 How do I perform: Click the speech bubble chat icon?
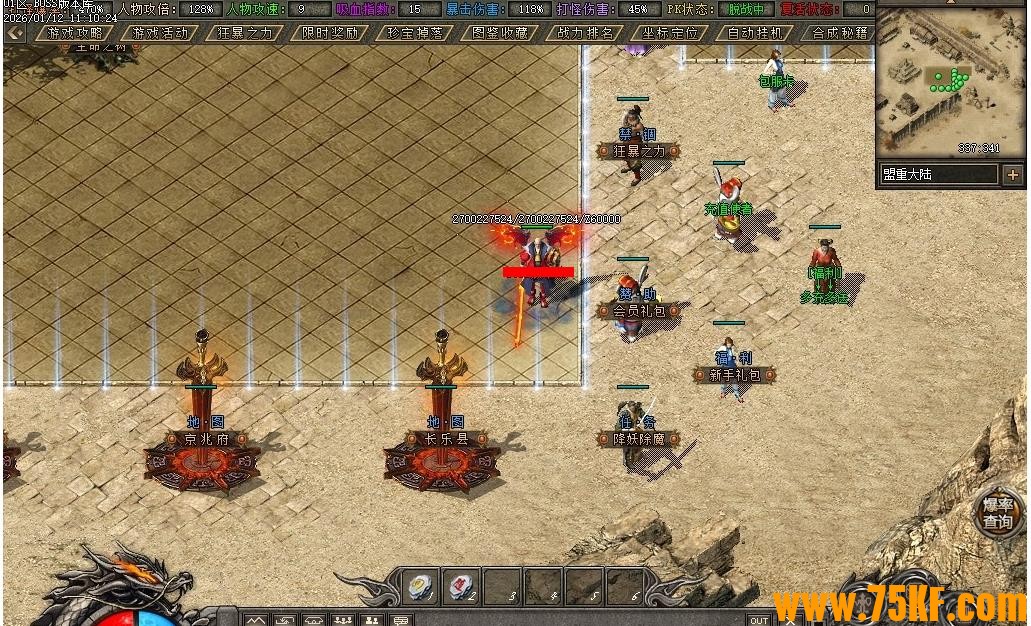(x=401, y=620)
